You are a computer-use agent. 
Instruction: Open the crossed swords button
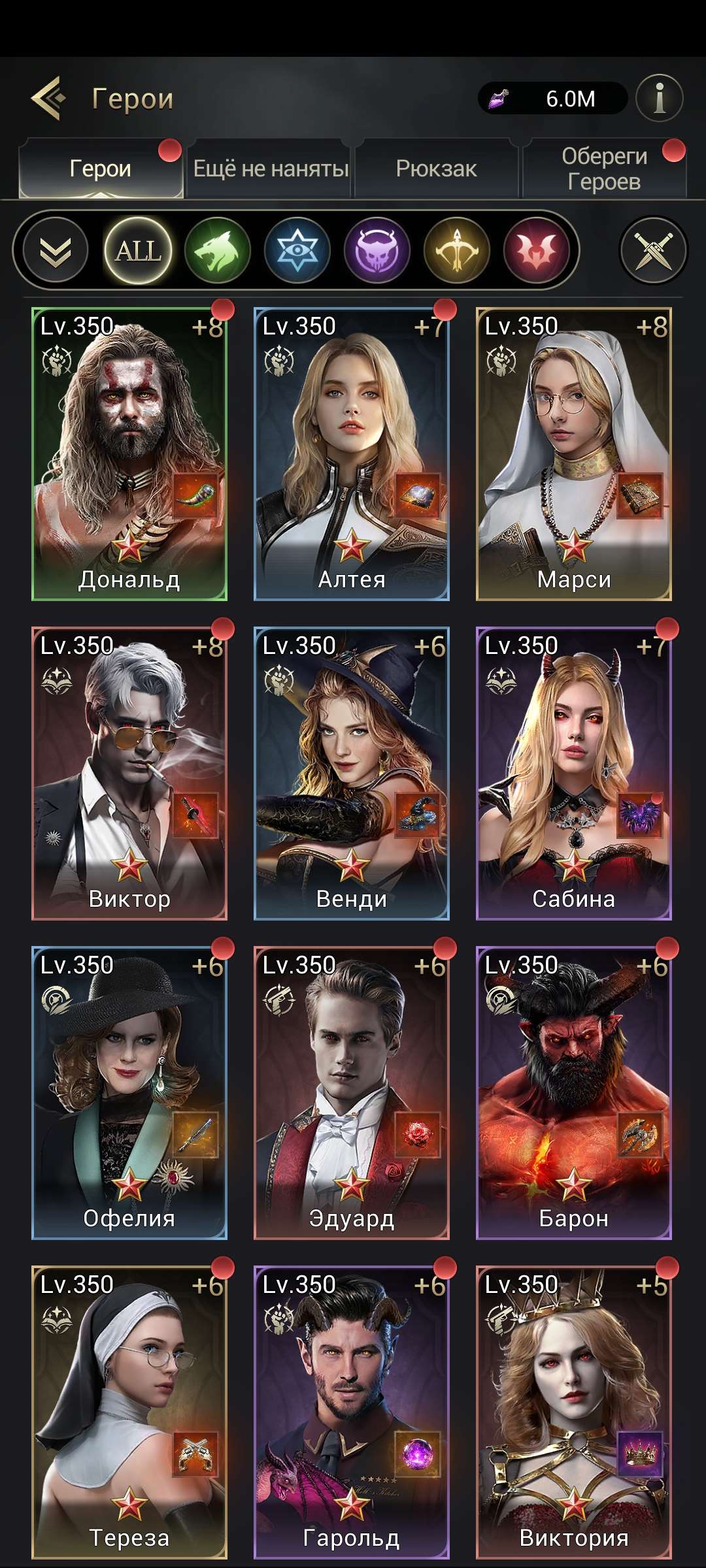click(x=653, y=250)
